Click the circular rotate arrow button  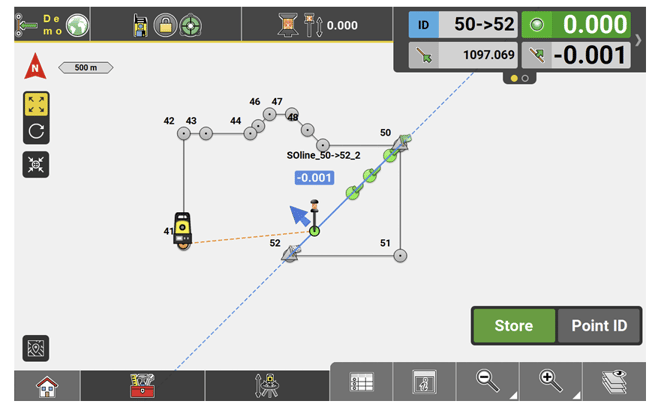click(x=37, y=130)
